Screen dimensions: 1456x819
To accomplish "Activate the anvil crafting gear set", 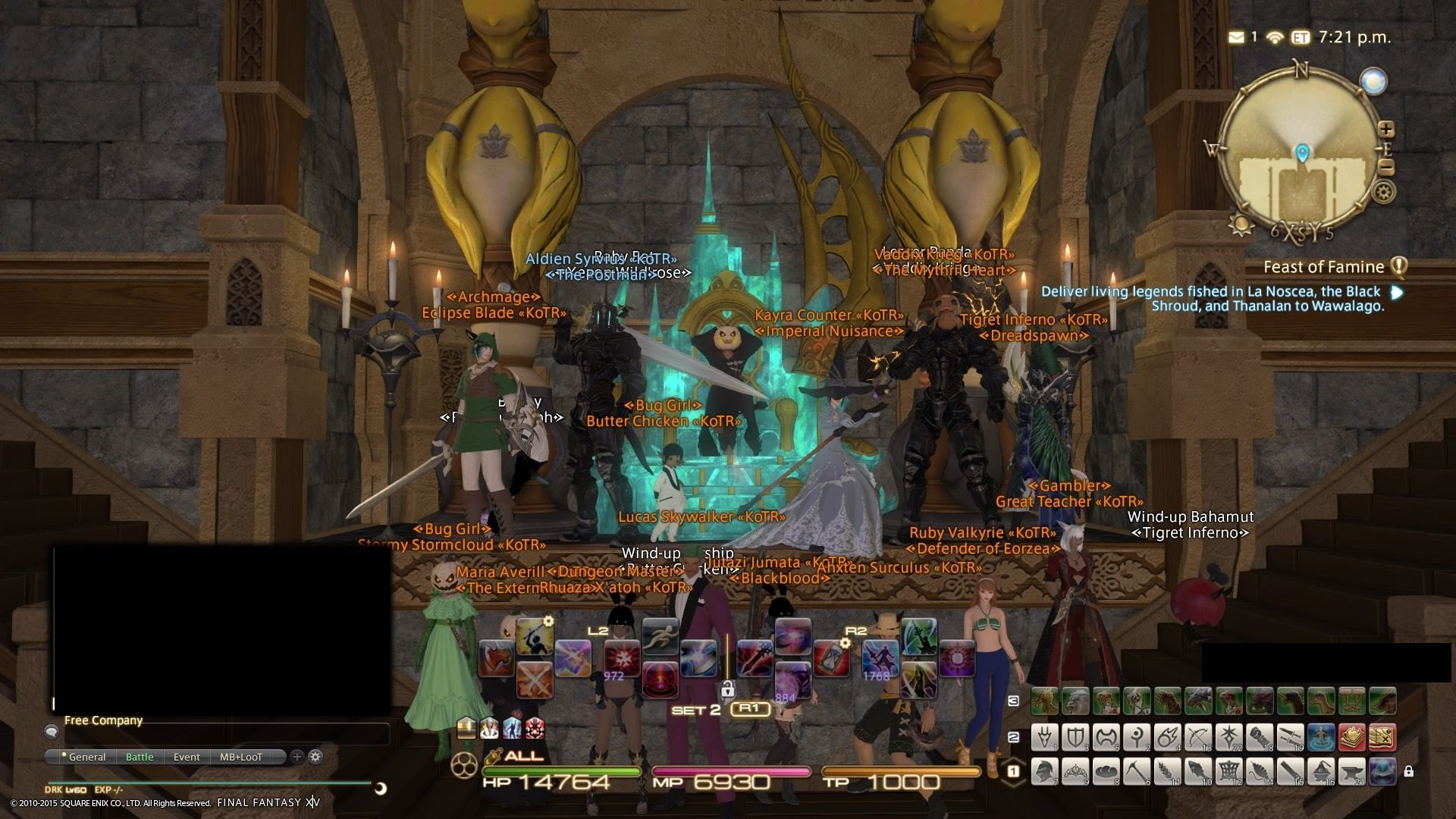I will 1351,772.
